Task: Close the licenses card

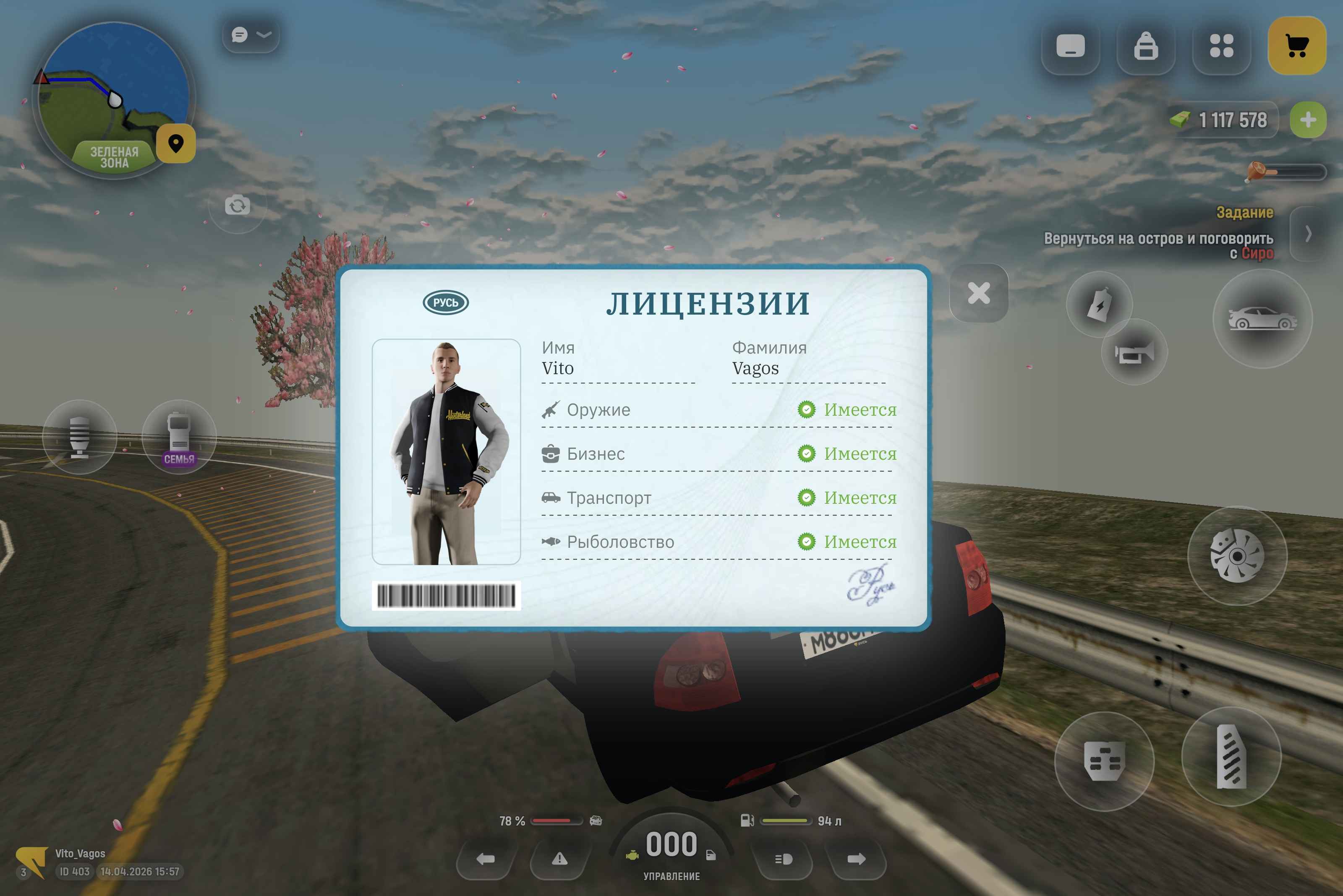Action: point(978,293)
